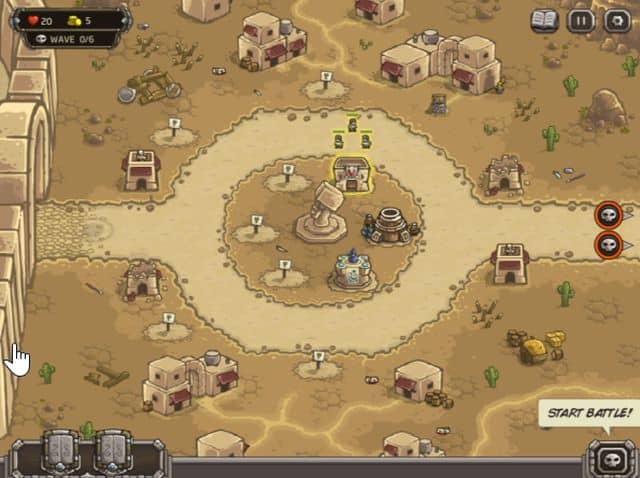
Task: Start the battle with the skull button
Action: 608,459
